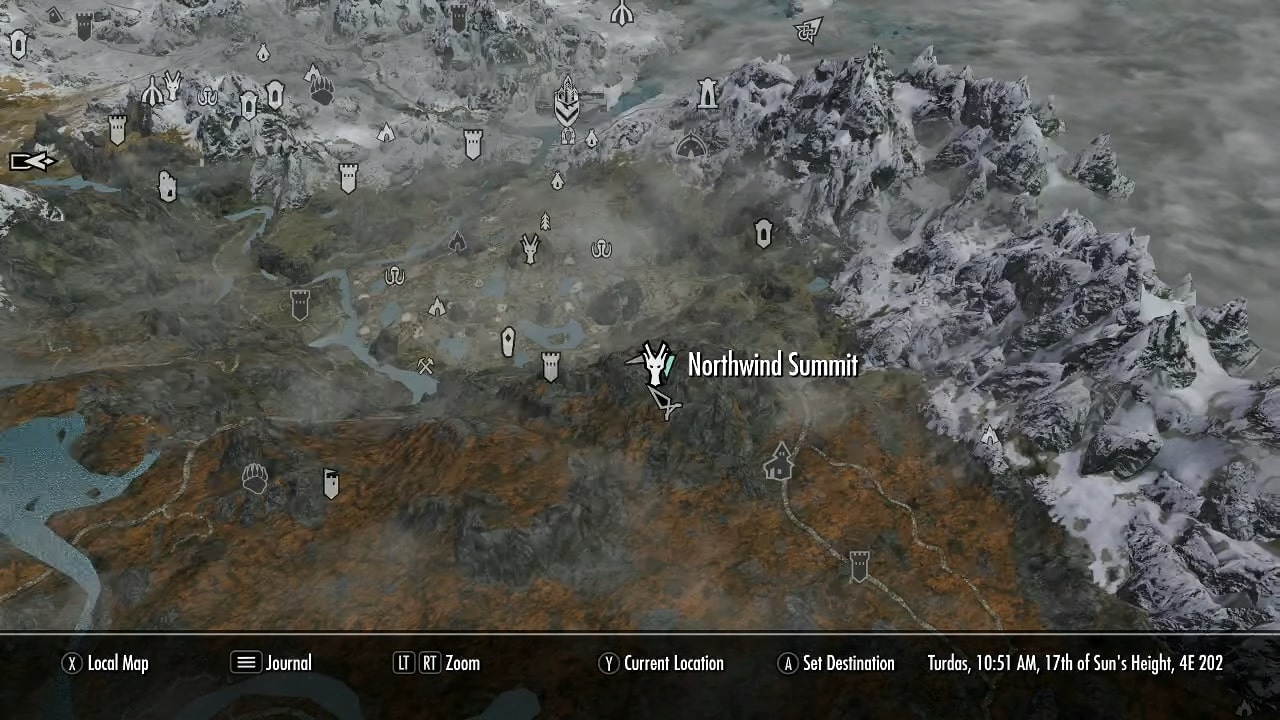Select the Northwind Summit dragon lair marker
This screenshot has width=1280, height=720.
[655, 363]
